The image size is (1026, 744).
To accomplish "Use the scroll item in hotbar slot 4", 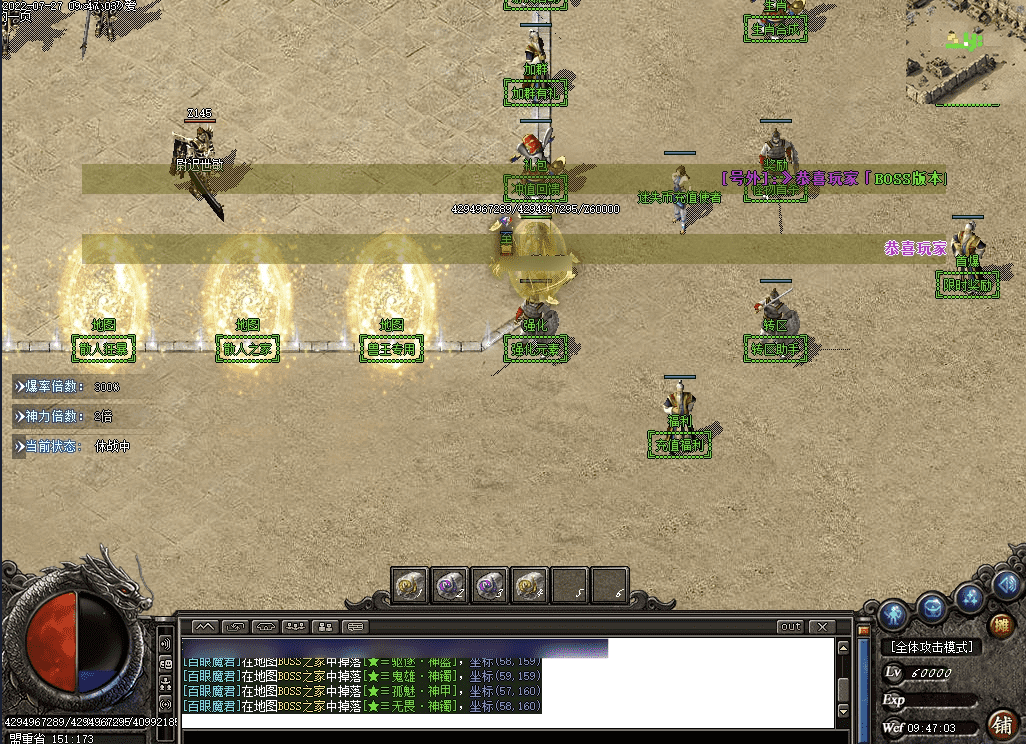I will pyautogui.click(x=530, y=586).
